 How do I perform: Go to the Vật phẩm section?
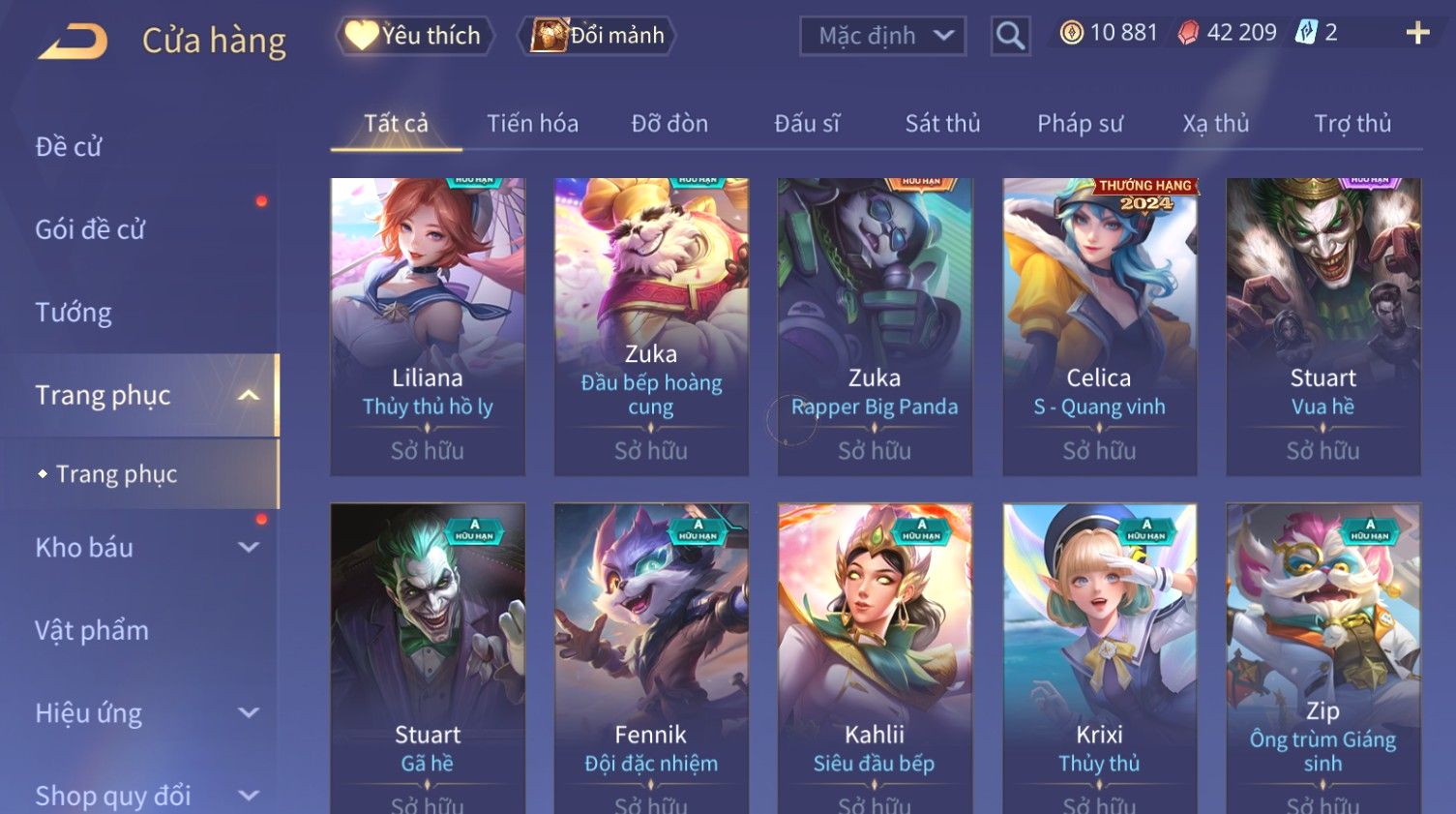pos(92,630)
